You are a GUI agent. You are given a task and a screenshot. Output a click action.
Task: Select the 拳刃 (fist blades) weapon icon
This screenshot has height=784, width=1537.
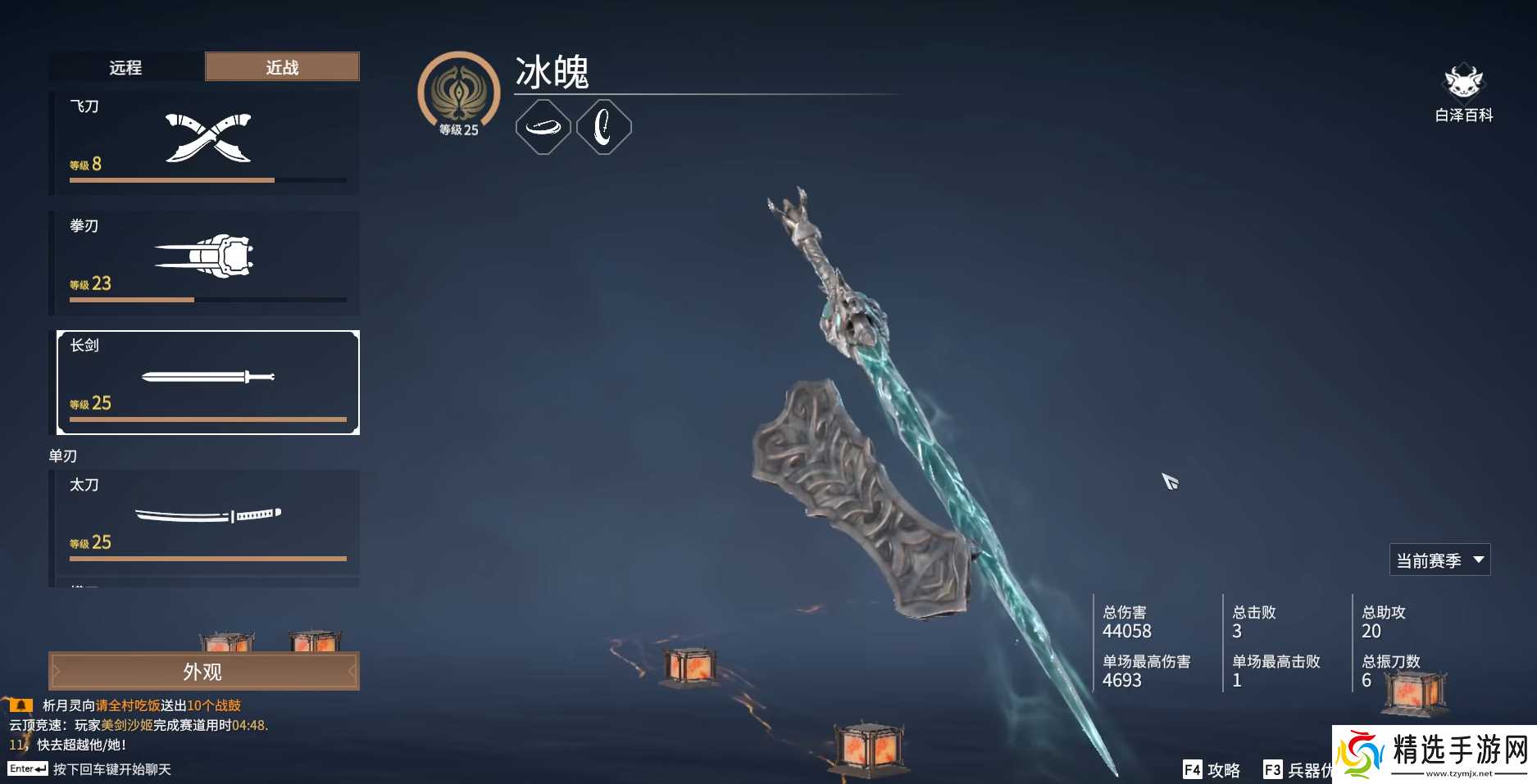point(205,254)
